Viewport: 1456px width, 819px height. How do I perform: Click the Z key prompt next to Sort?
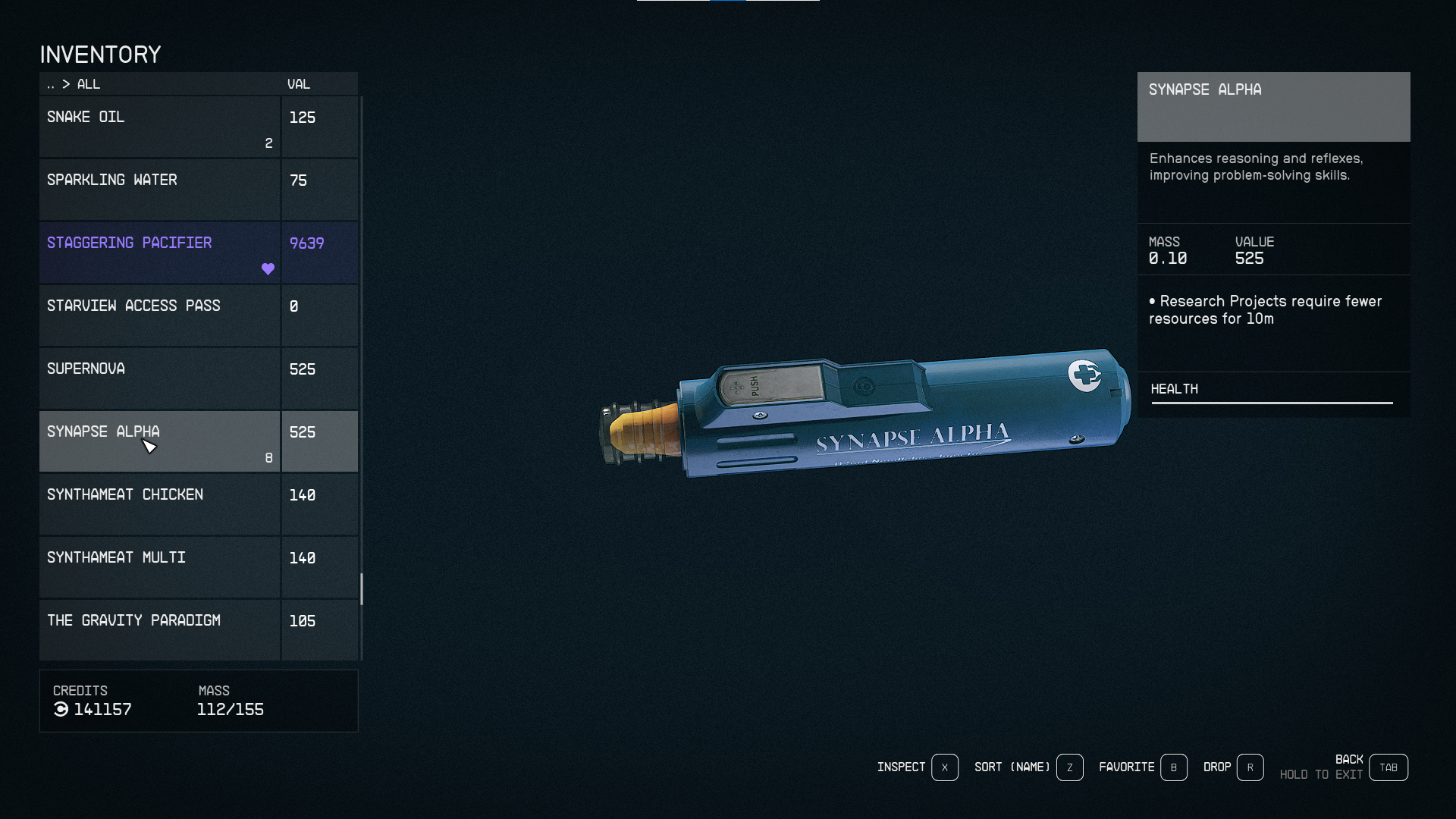tap(1069, 767)
